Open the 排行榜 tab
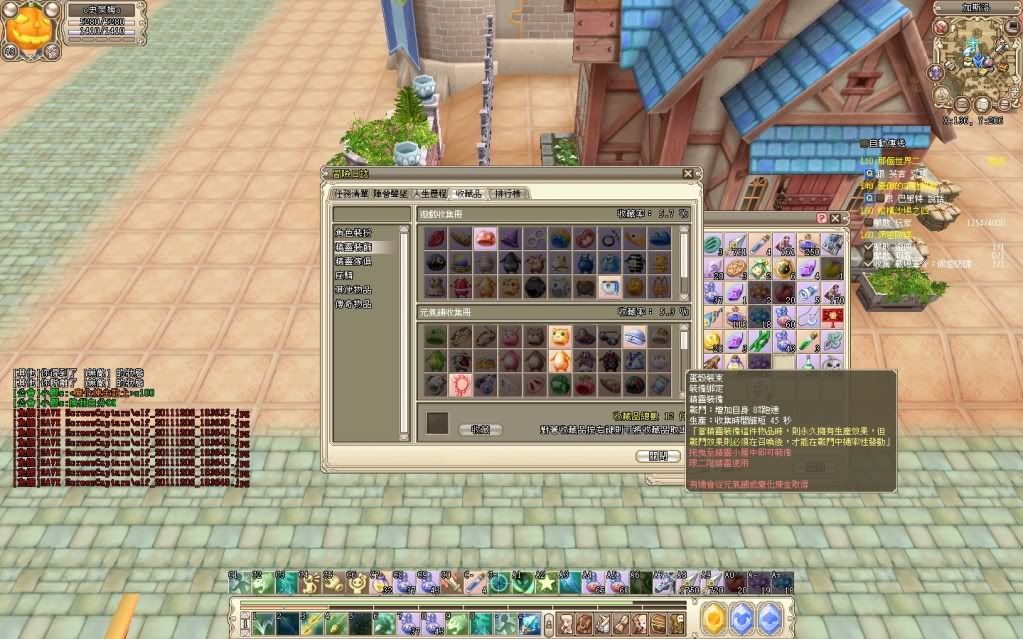The width and height of the screenshot is (1023, 639). point(511,193)
